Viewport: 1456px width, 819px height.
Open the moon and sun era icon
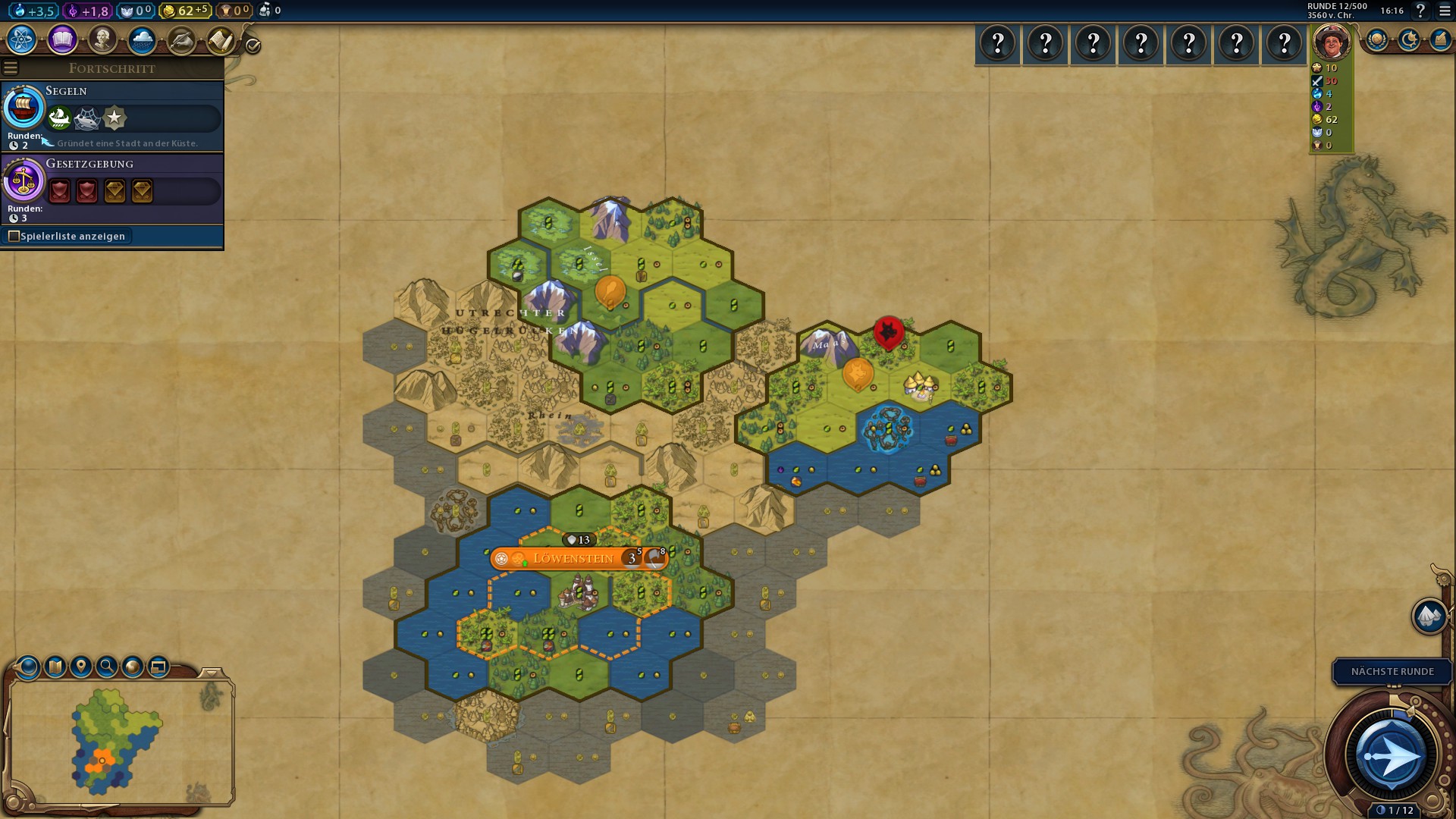click(x=1408, y=40)
